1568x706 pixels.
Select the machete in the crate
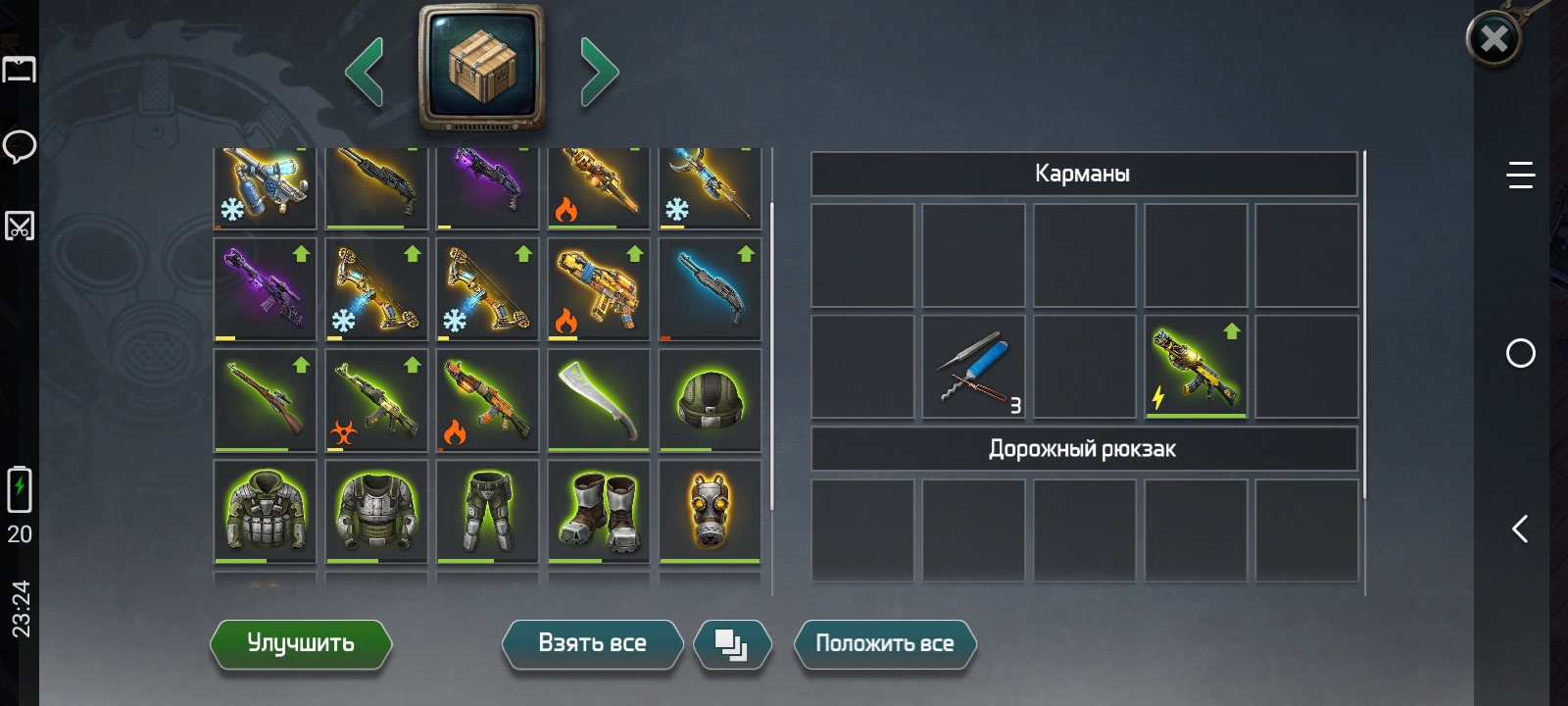(x=599, y=400)
